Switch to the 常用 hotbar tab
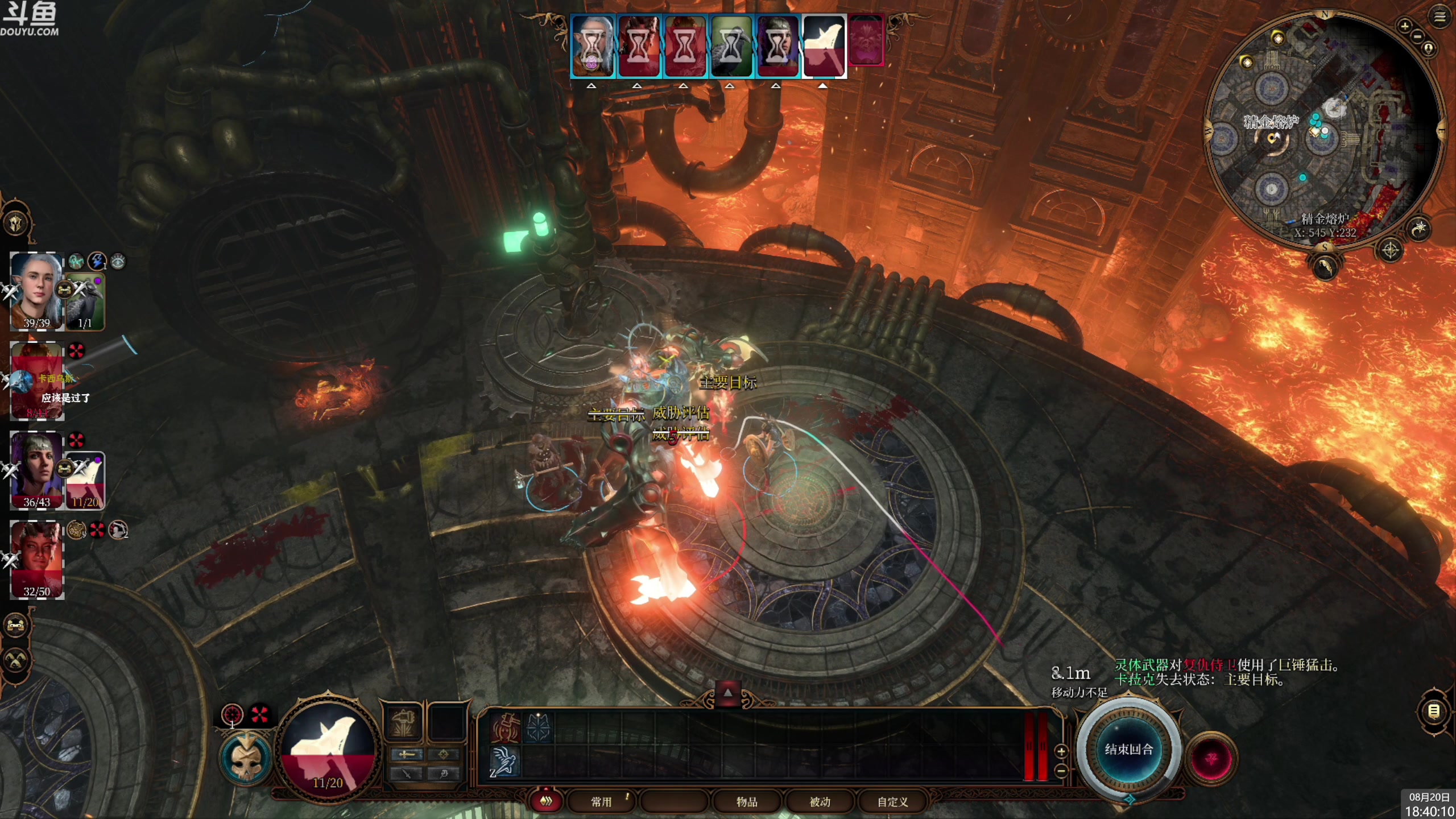The height and width of the screenshot is (819, 1456). point(601,802)
